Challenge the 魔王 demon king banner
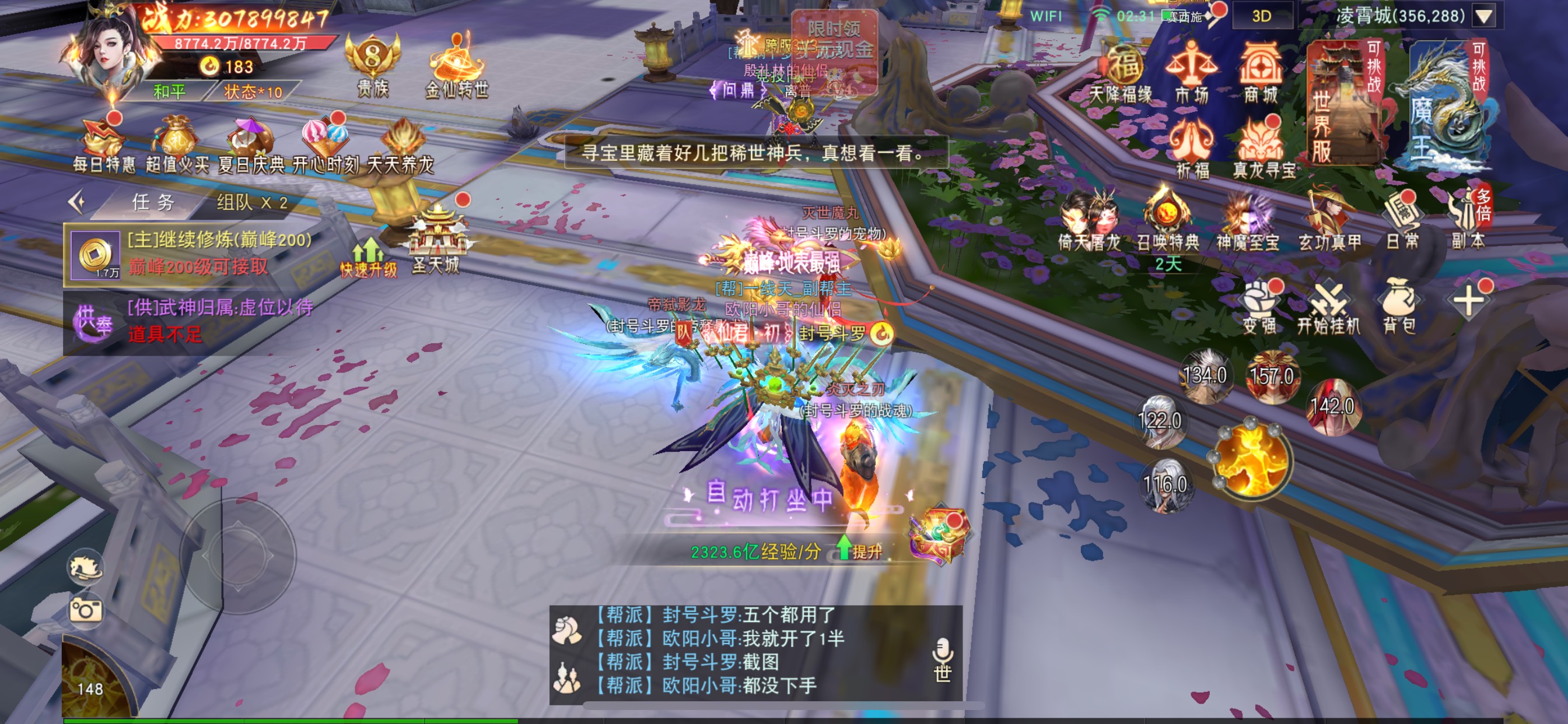The width and height of the screenshot is (1568, 724). pyautogui.click(x=1446, y=103)
